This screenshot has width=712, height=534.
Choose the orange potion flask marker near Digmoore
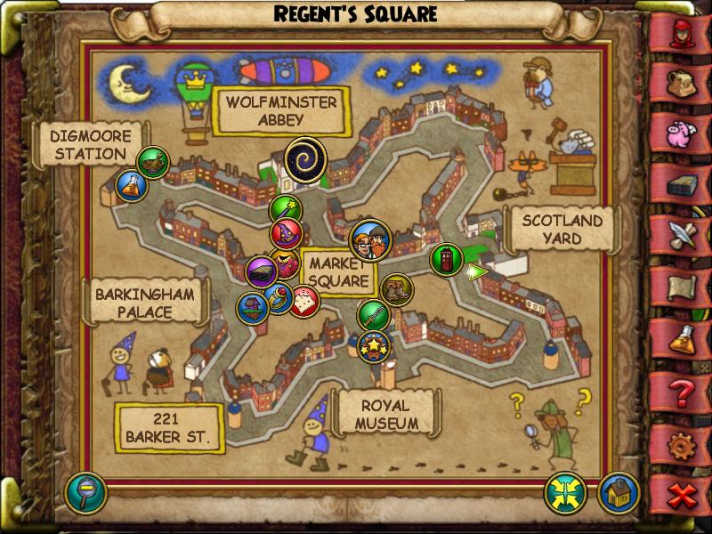click(131, 184)
